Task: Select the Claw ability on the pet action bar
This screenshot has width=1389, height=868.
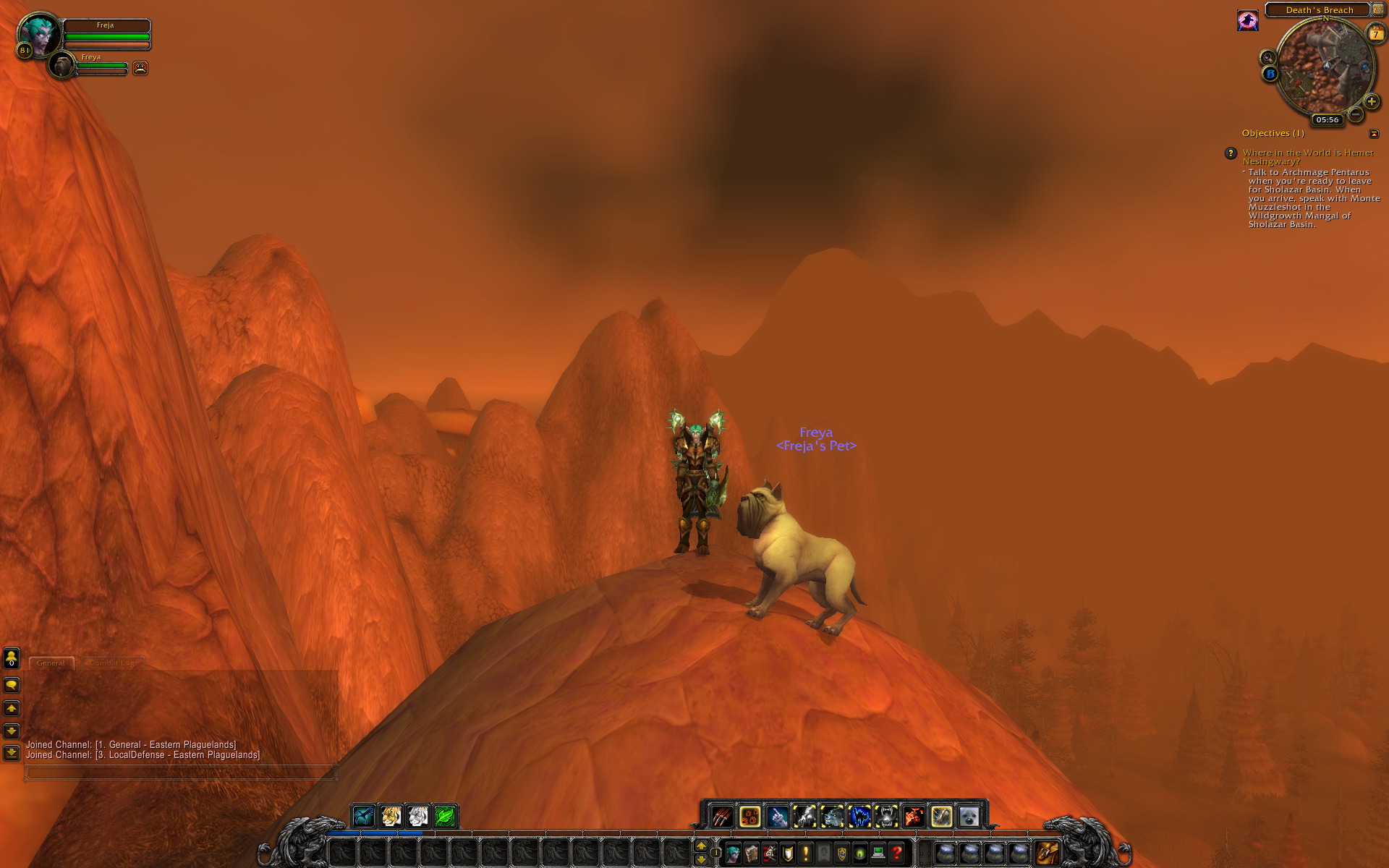Action: [x=721, y=816]
